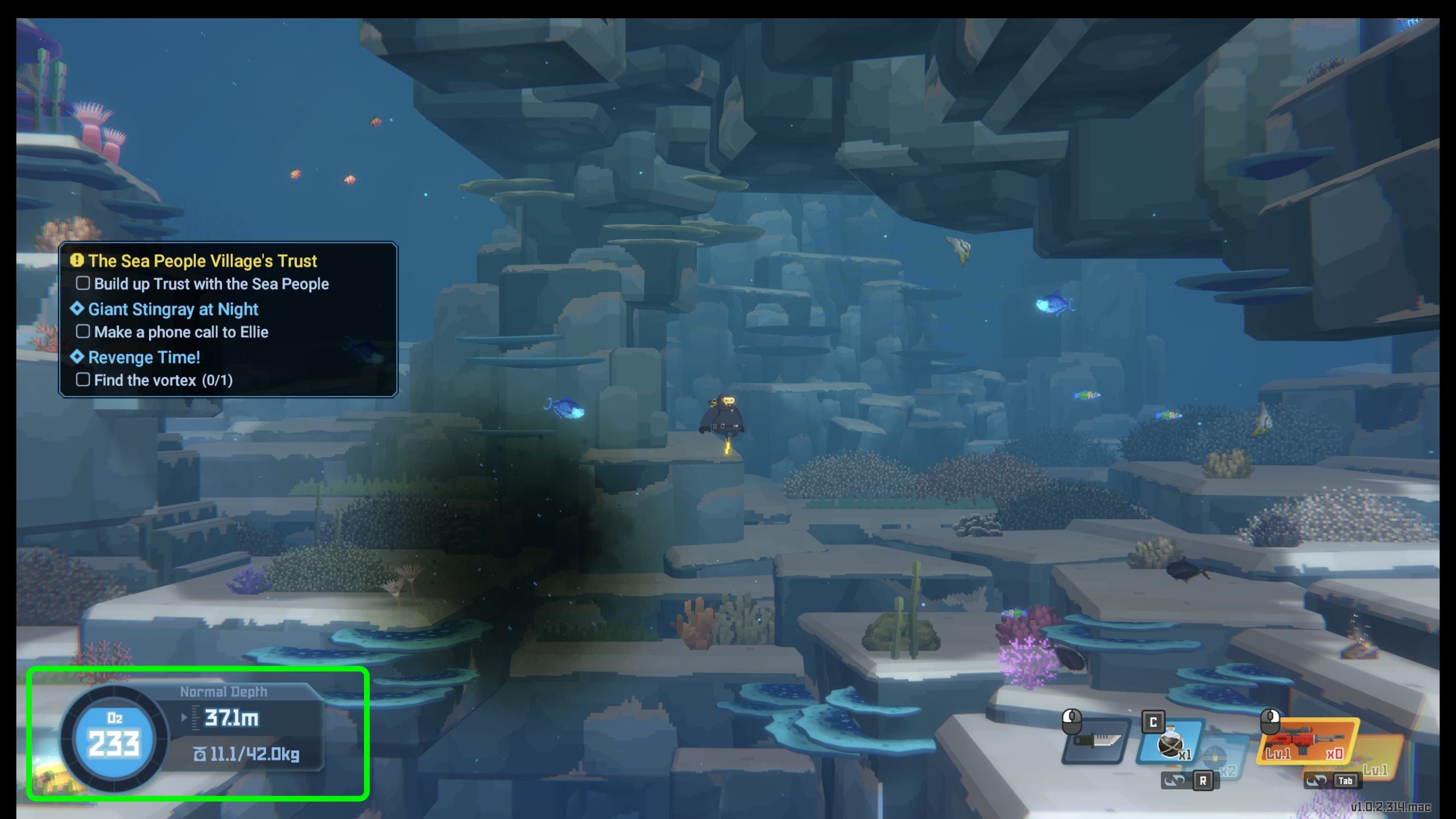Tick the Make a phone call to Ellie checkbox
The image size is (1456, 819).
coord(83,332)
